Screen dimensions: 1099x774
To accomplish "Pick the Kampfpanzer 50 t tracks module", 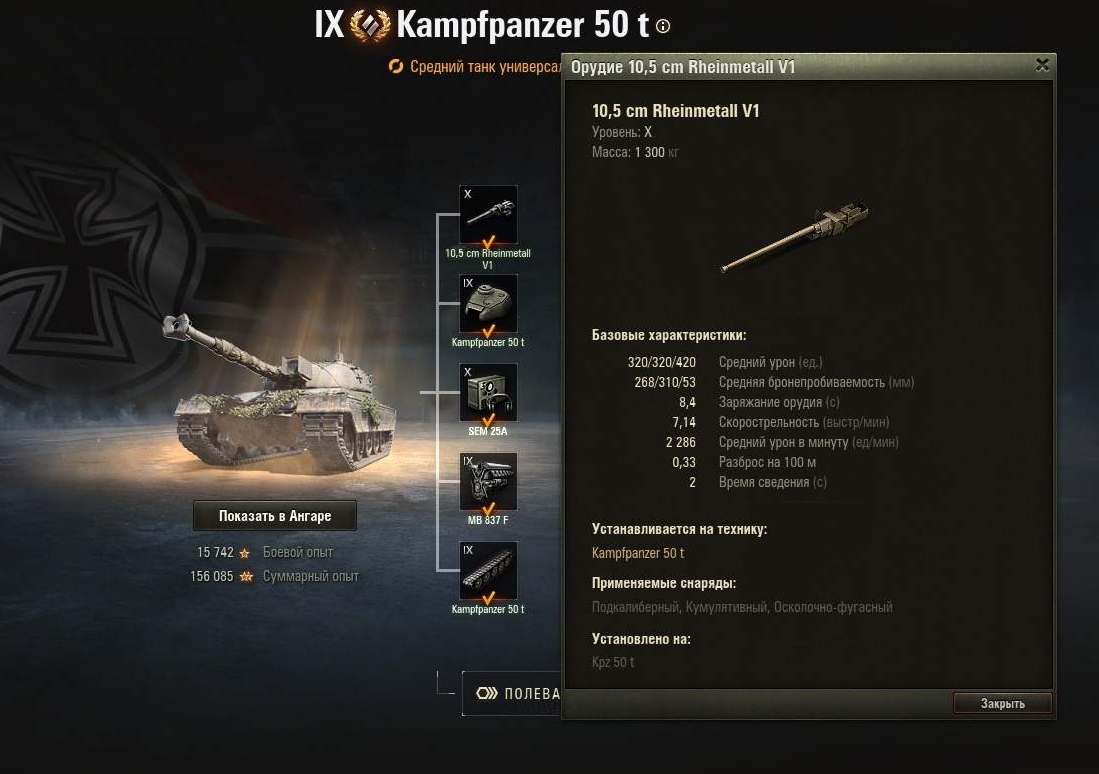I will click(x=488, y=571).
